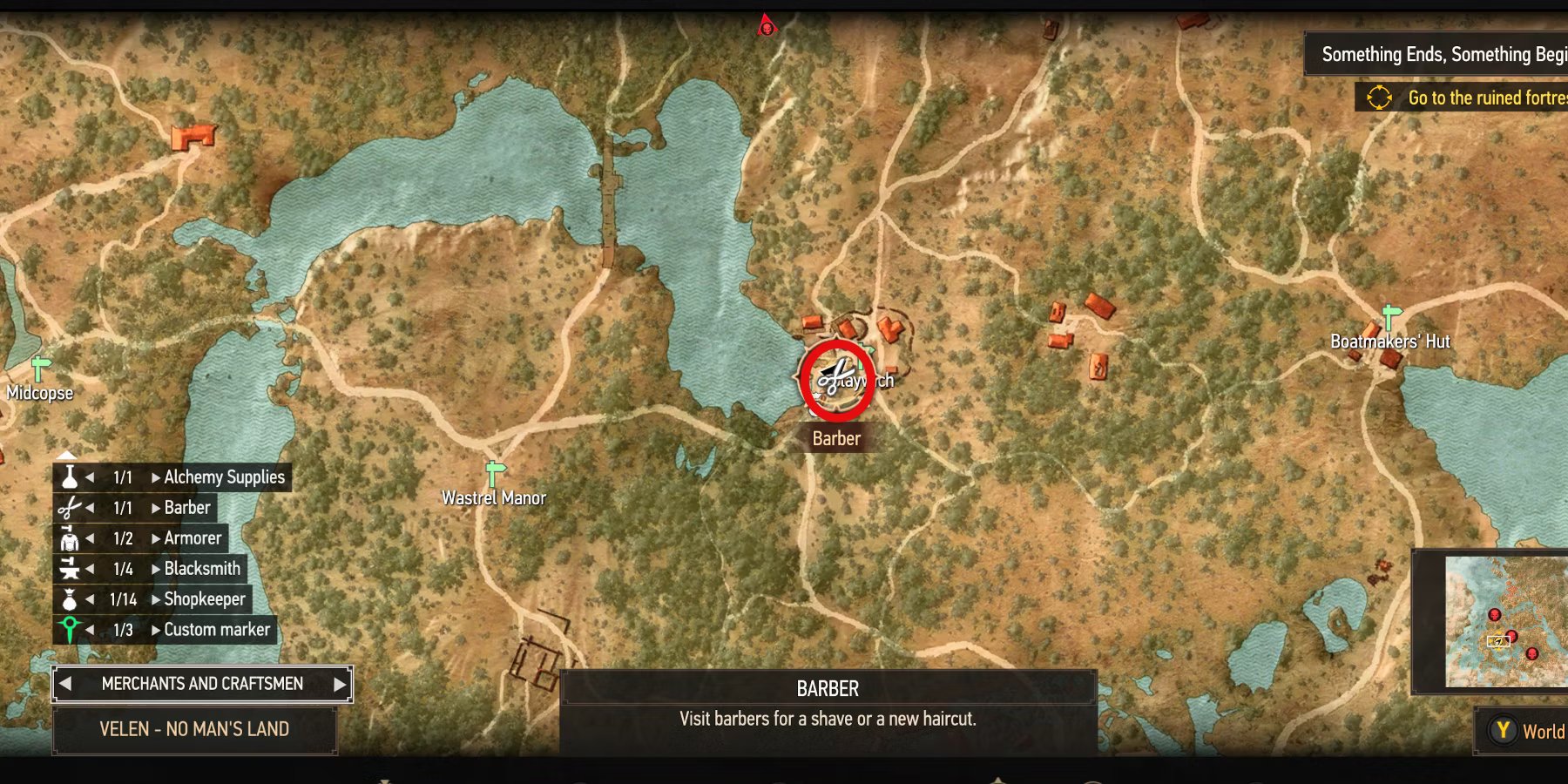Open the Merchants and Craftsmen category

click(202, 683)
